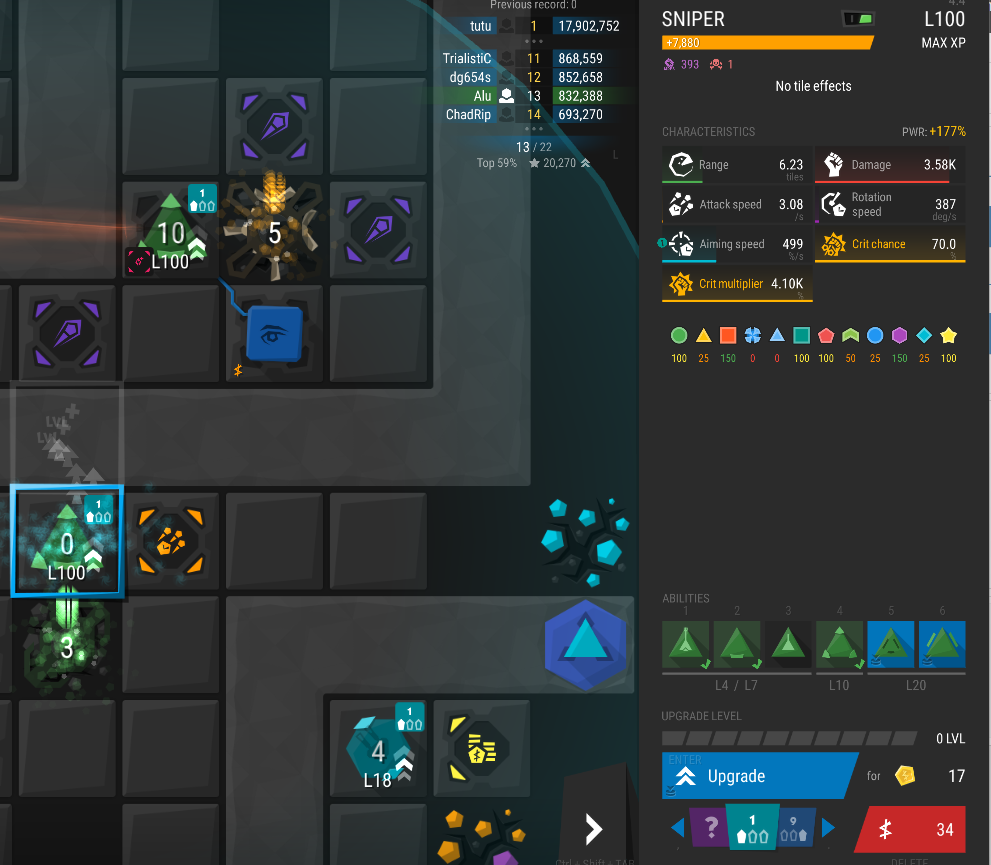The height and width of the screenshot is (865, 991).
Task: Select blue ability number 6
Action: point(941,644)
